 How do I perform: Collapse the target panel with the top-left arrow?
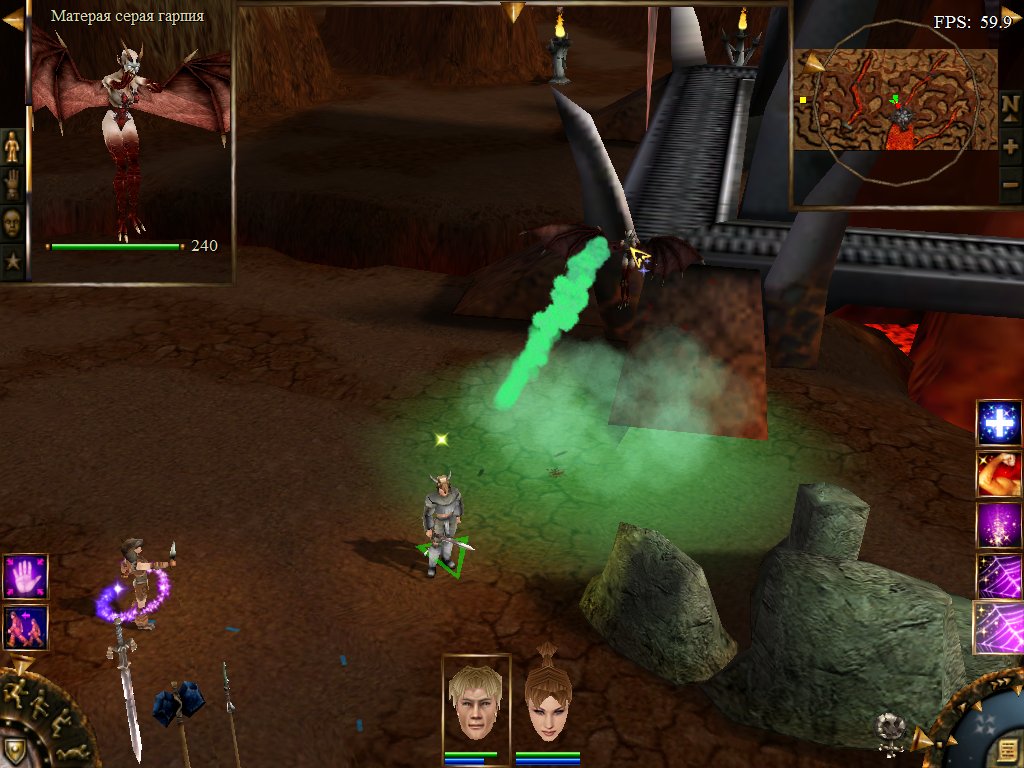pyautogui.click(x=12, y=15)
